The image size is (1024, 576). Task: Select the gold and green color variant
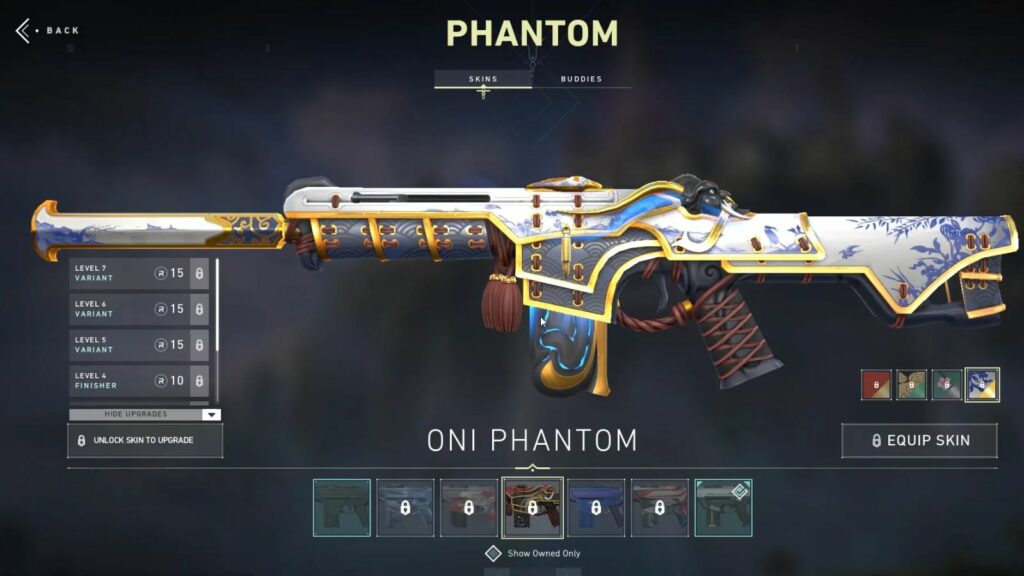(911, 385)
